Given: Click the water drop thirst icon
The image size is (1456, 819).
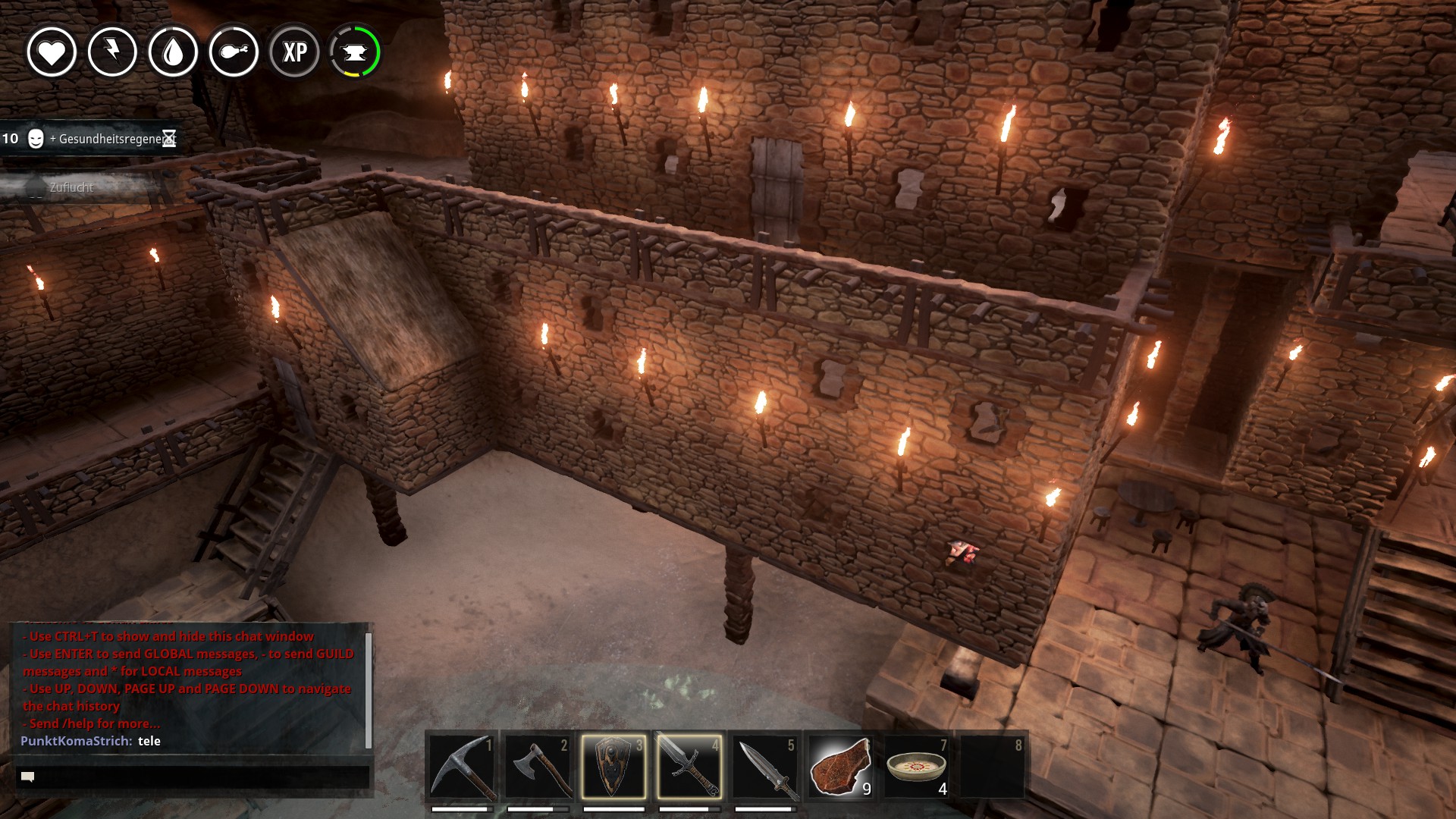Looking at the screenshot, I should click(173, 52).
